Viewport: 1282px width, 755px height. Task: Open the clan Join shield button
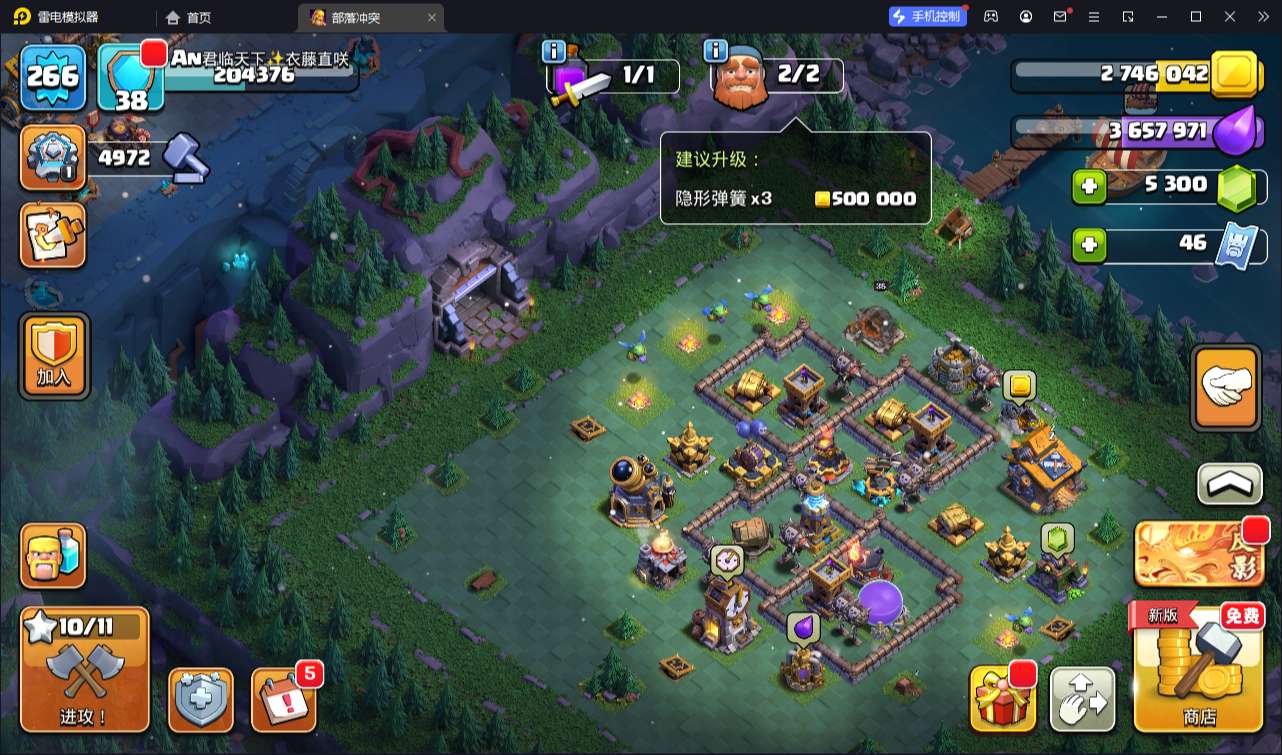point(54,355)
